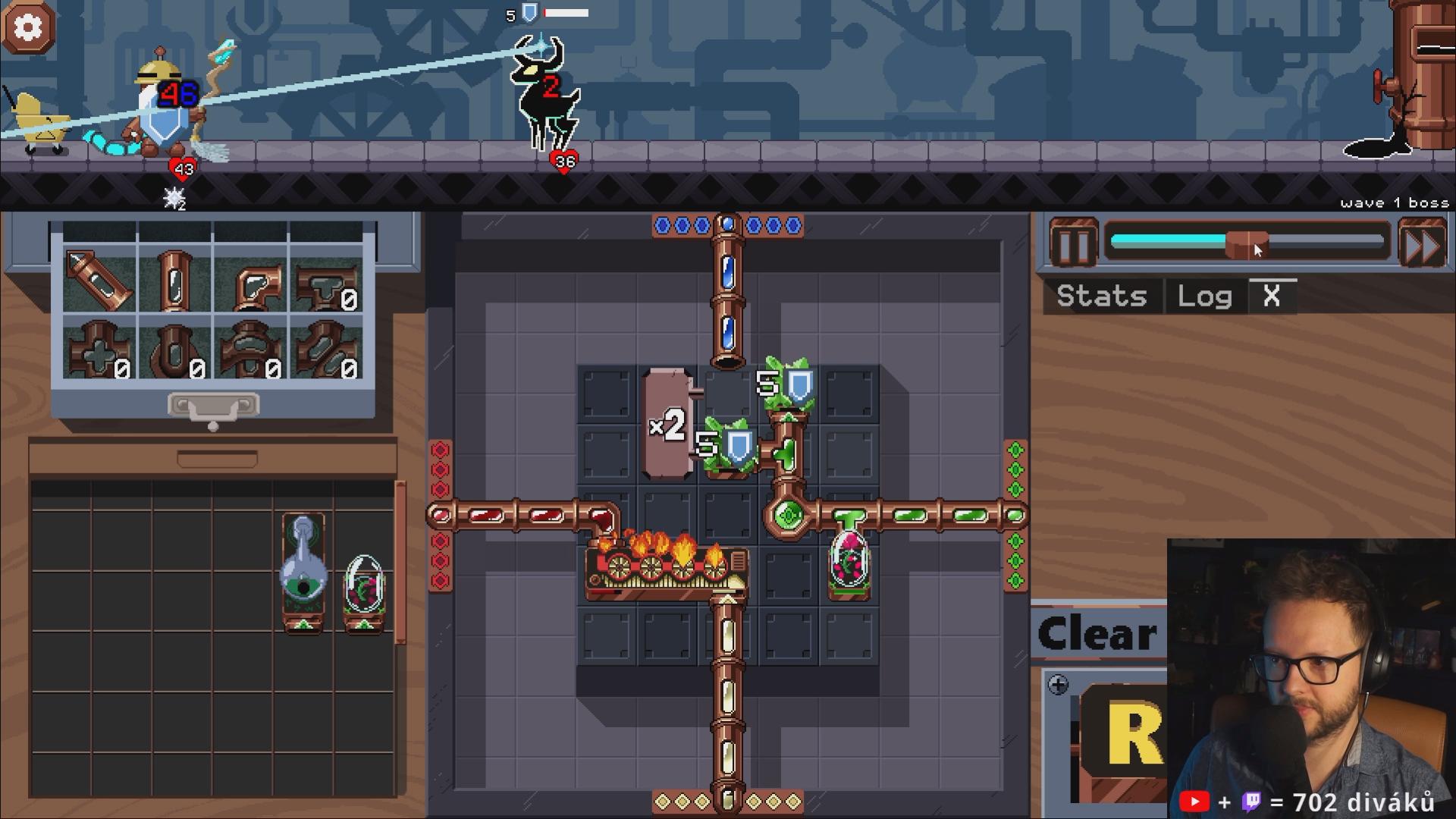This screenshot has height=819, width=1456.
Task: Open the Log tab
Action: pos(1204,296)
